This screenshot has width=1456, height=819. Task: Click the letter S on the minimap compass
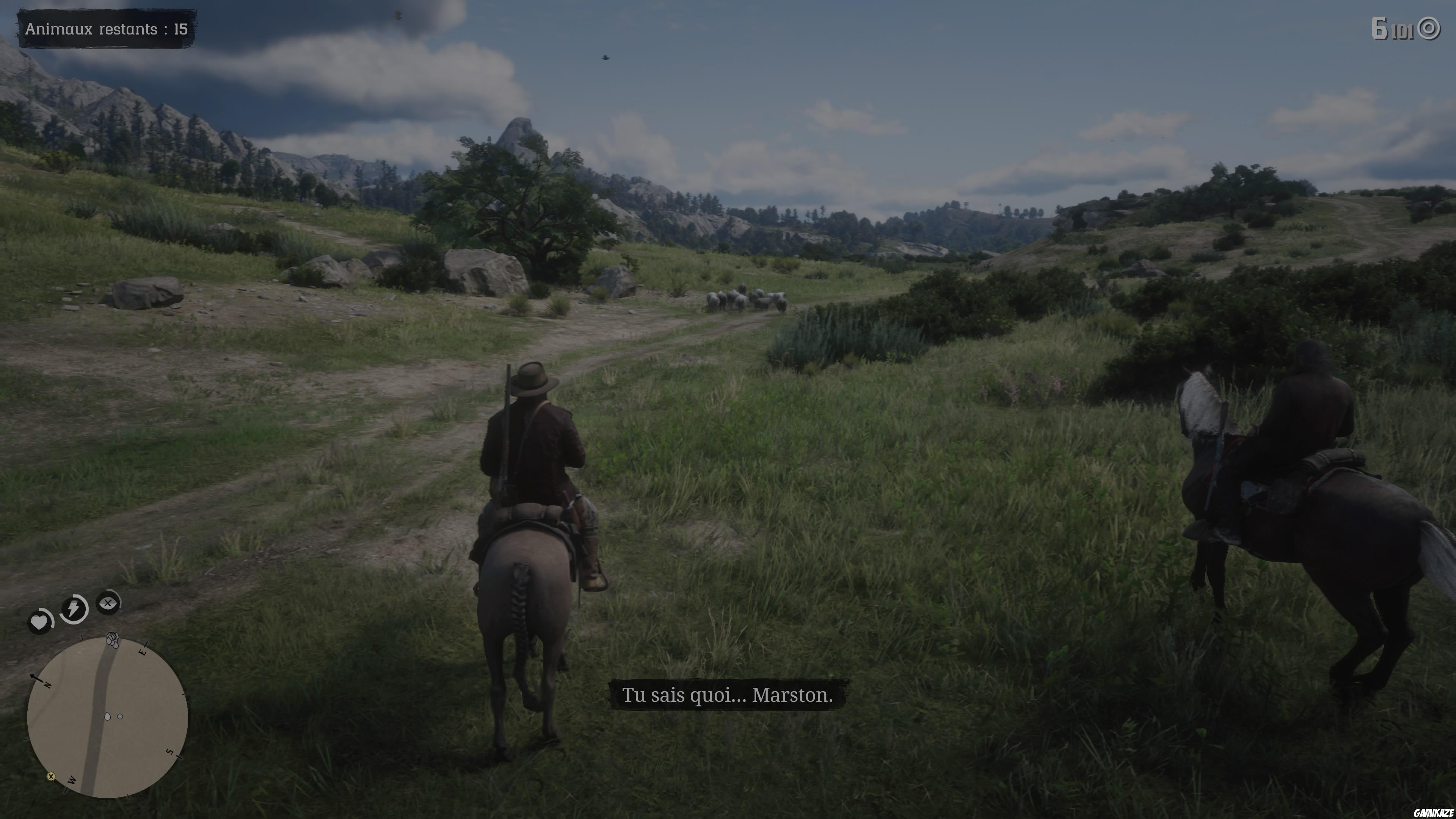point(170,752)
